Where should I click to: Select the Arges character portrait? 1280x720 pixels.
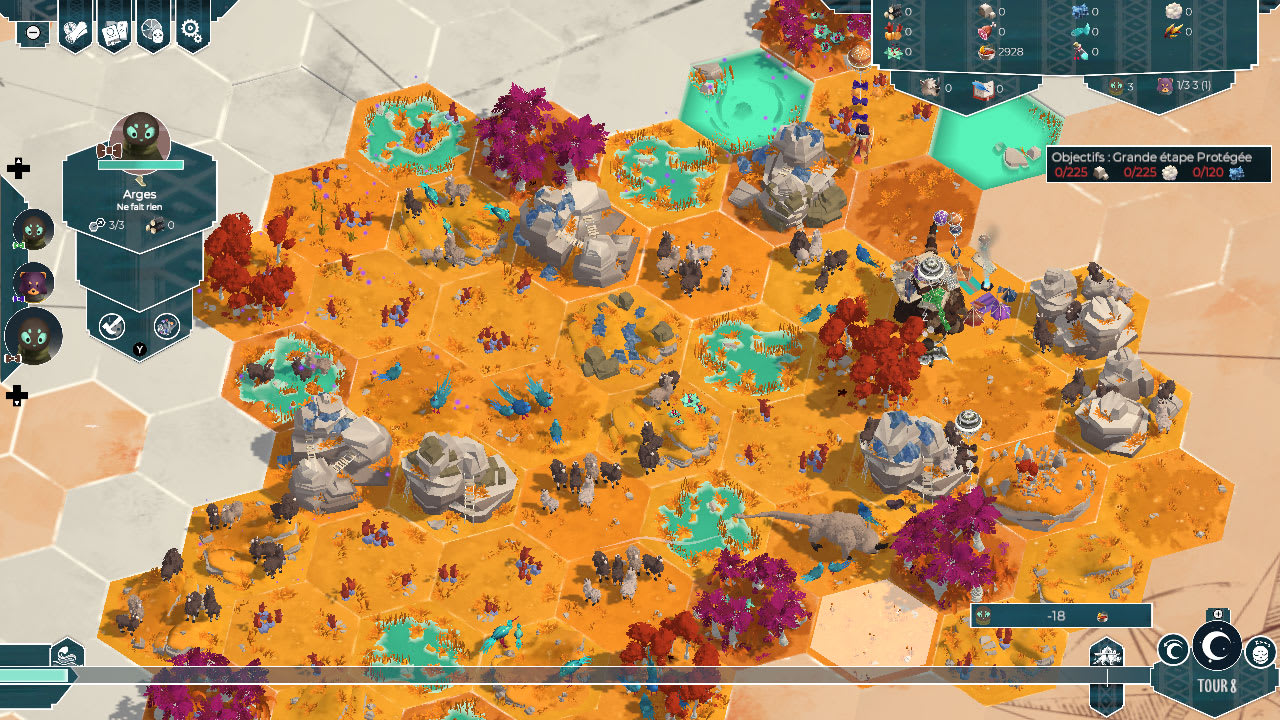coord(139,138)
